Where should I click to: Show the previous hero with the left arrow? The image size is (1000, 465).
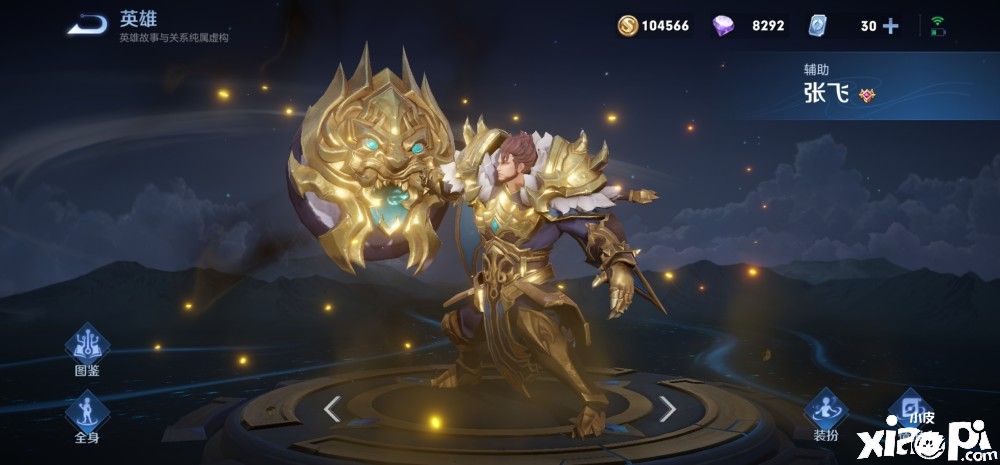pos(333,407)
